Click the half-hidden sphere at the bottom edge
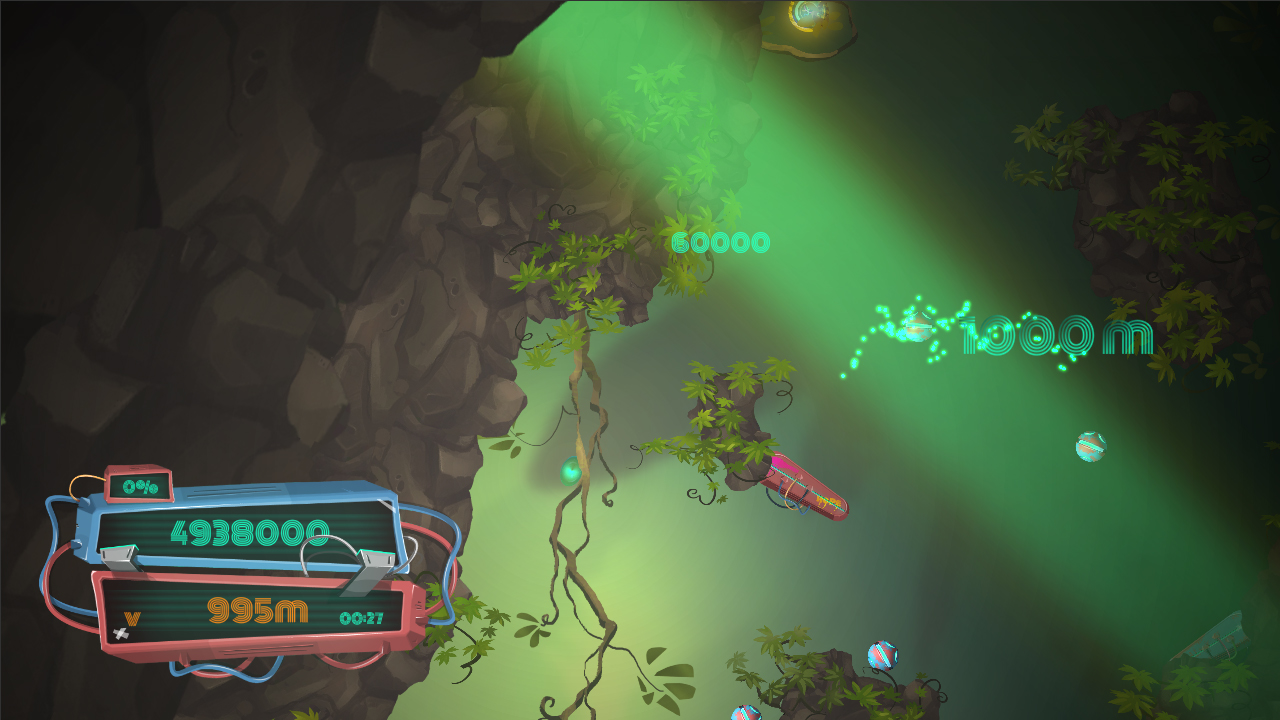Image resolution: width=1280 pixels, height=720 pixels. coord(746,714)
